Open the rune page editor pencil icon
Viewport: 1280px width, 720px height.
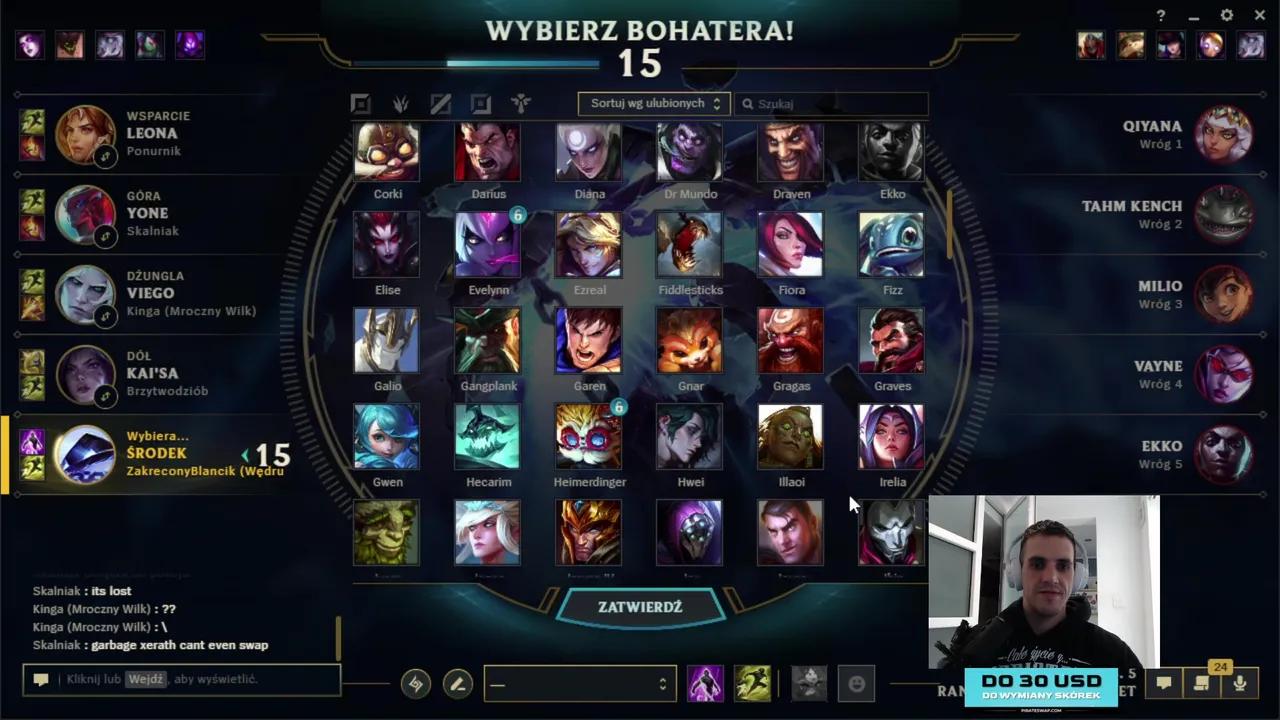[457, 683]
